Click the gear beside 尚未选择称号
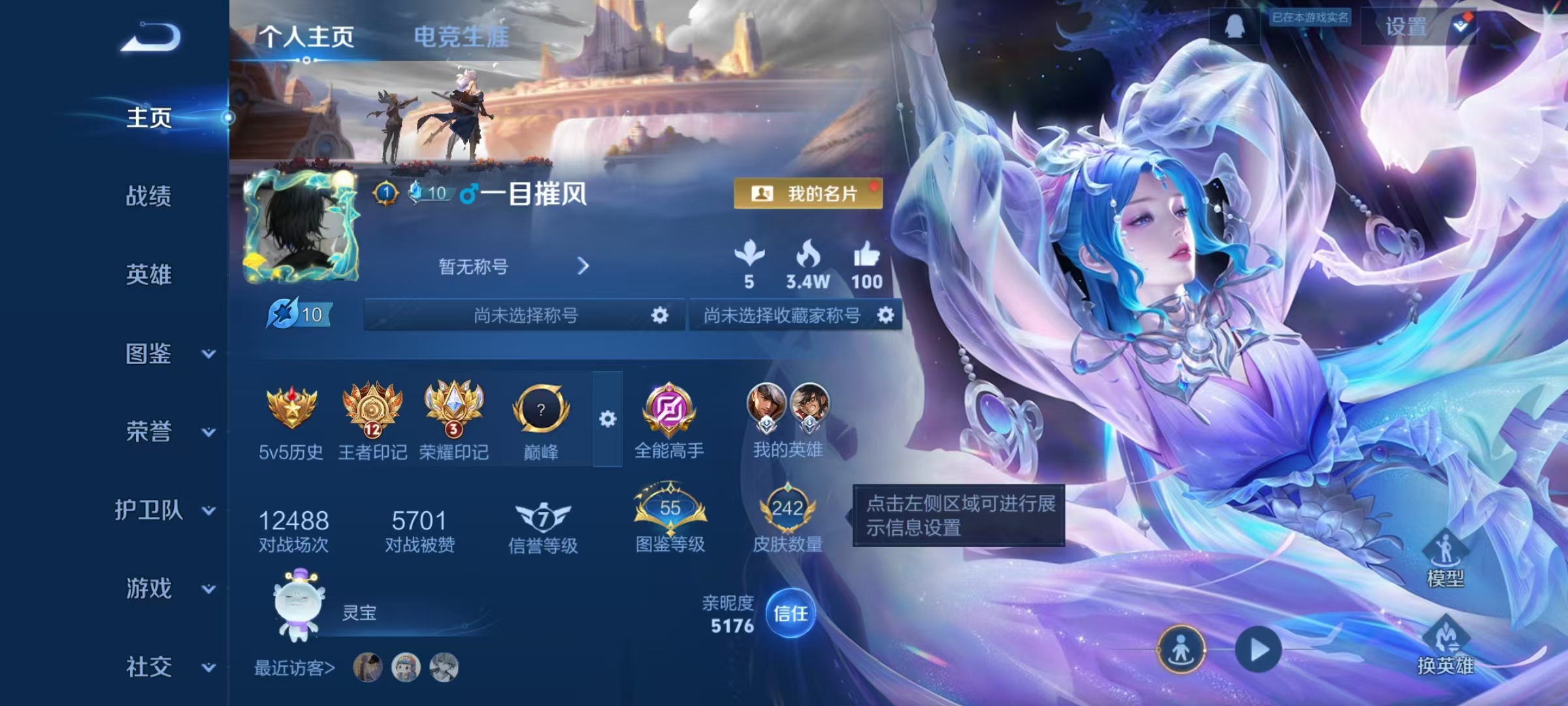 point(659,314)
